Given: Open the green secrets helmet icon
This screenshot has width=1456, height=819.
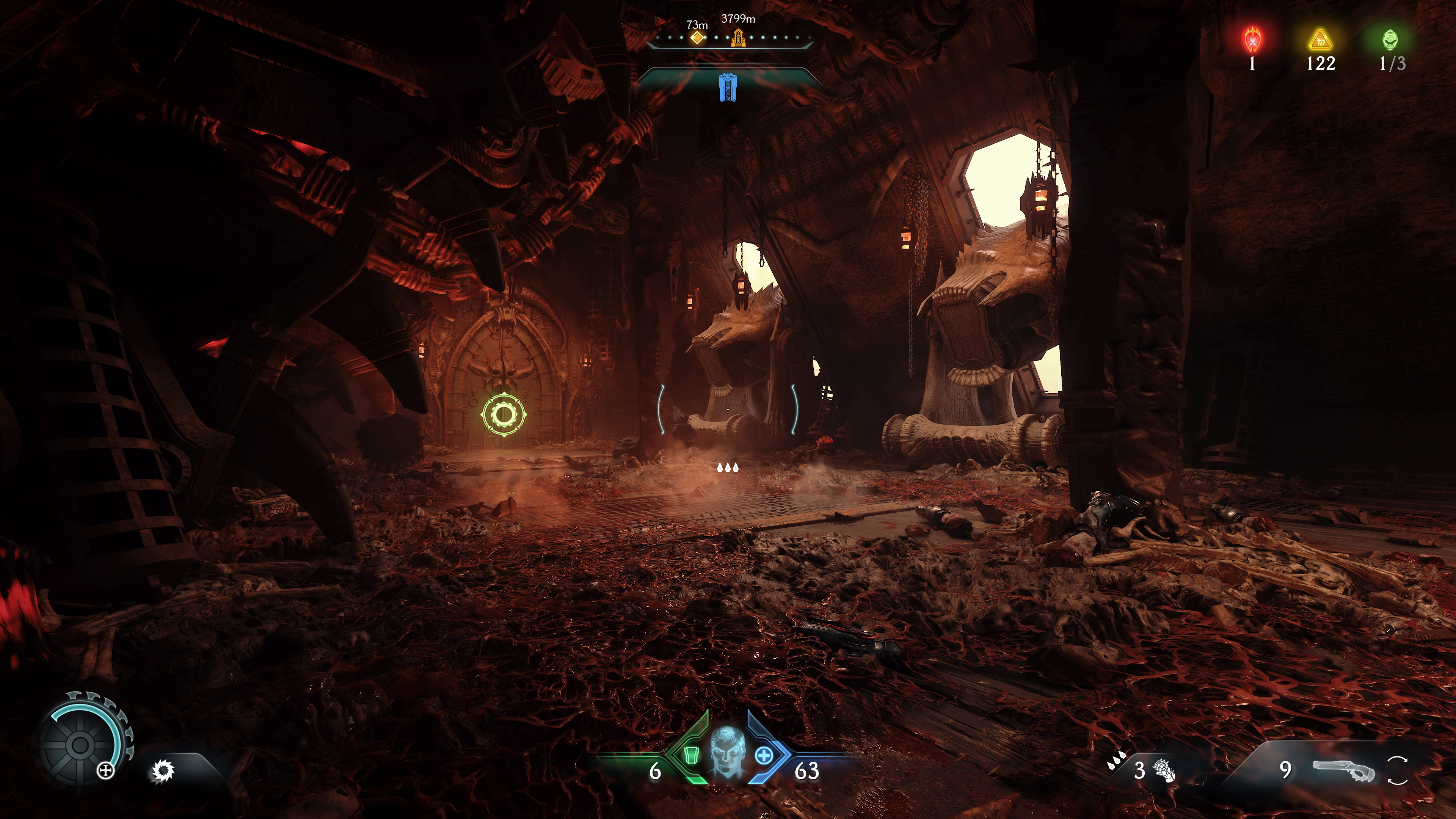Looking at the screenshot, I should coord(1390,39).
